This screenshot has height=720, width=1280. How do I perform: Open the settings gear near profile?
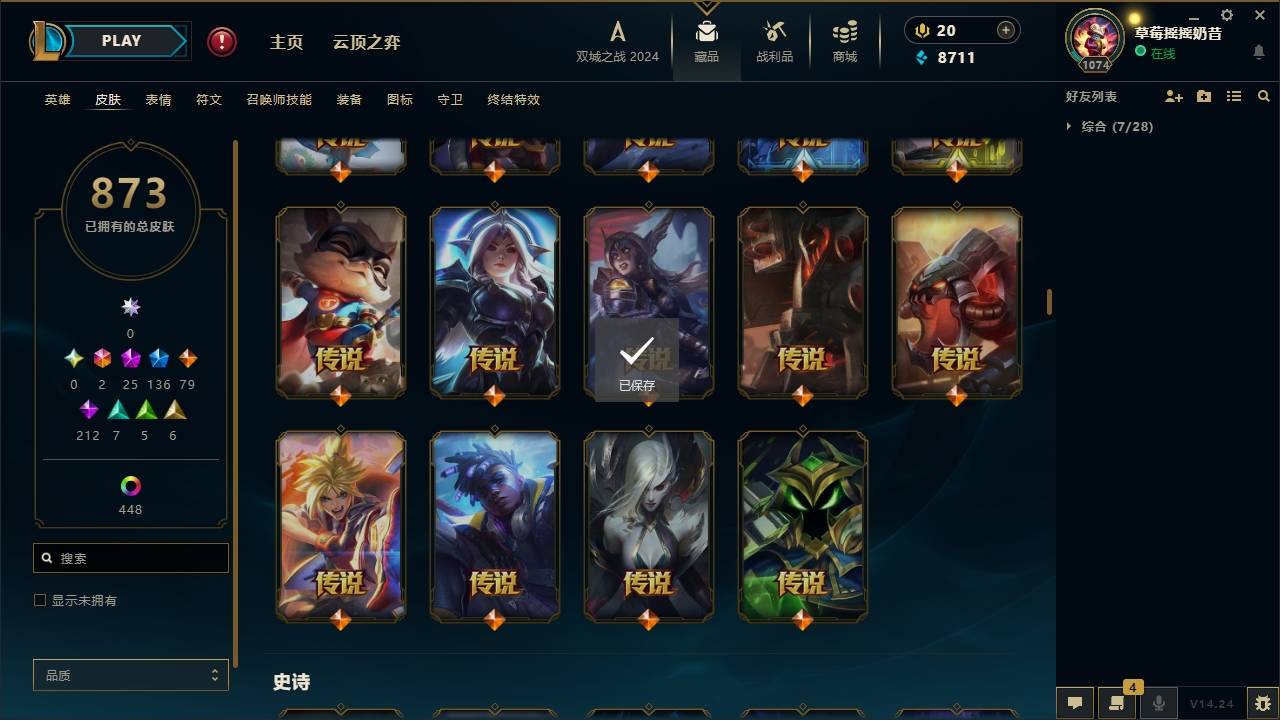1226,15
